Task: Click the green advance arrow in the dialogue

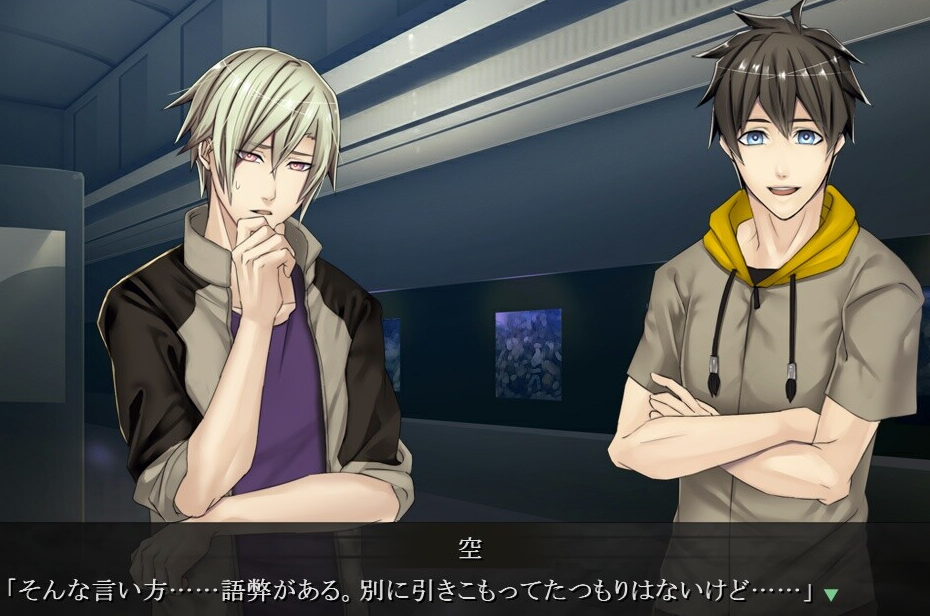Action: [x=831, y=594]
